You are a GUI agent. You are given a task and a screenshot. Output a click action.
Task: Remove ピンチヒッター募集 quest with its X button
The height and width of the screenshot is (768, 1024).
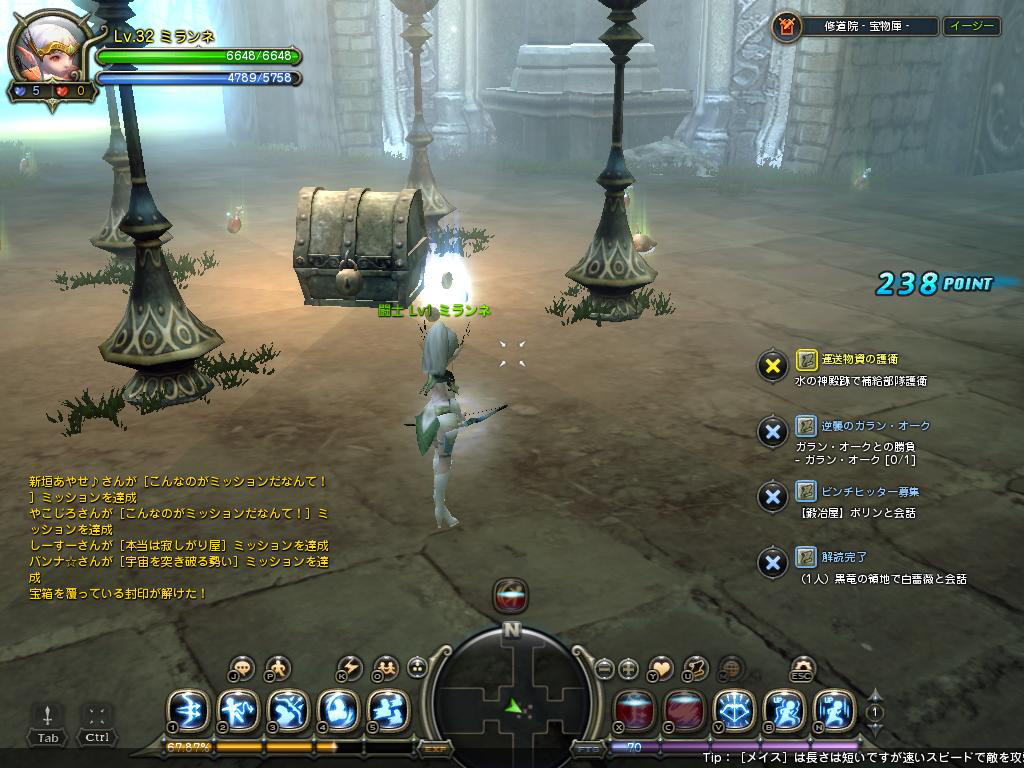[772, 497]
